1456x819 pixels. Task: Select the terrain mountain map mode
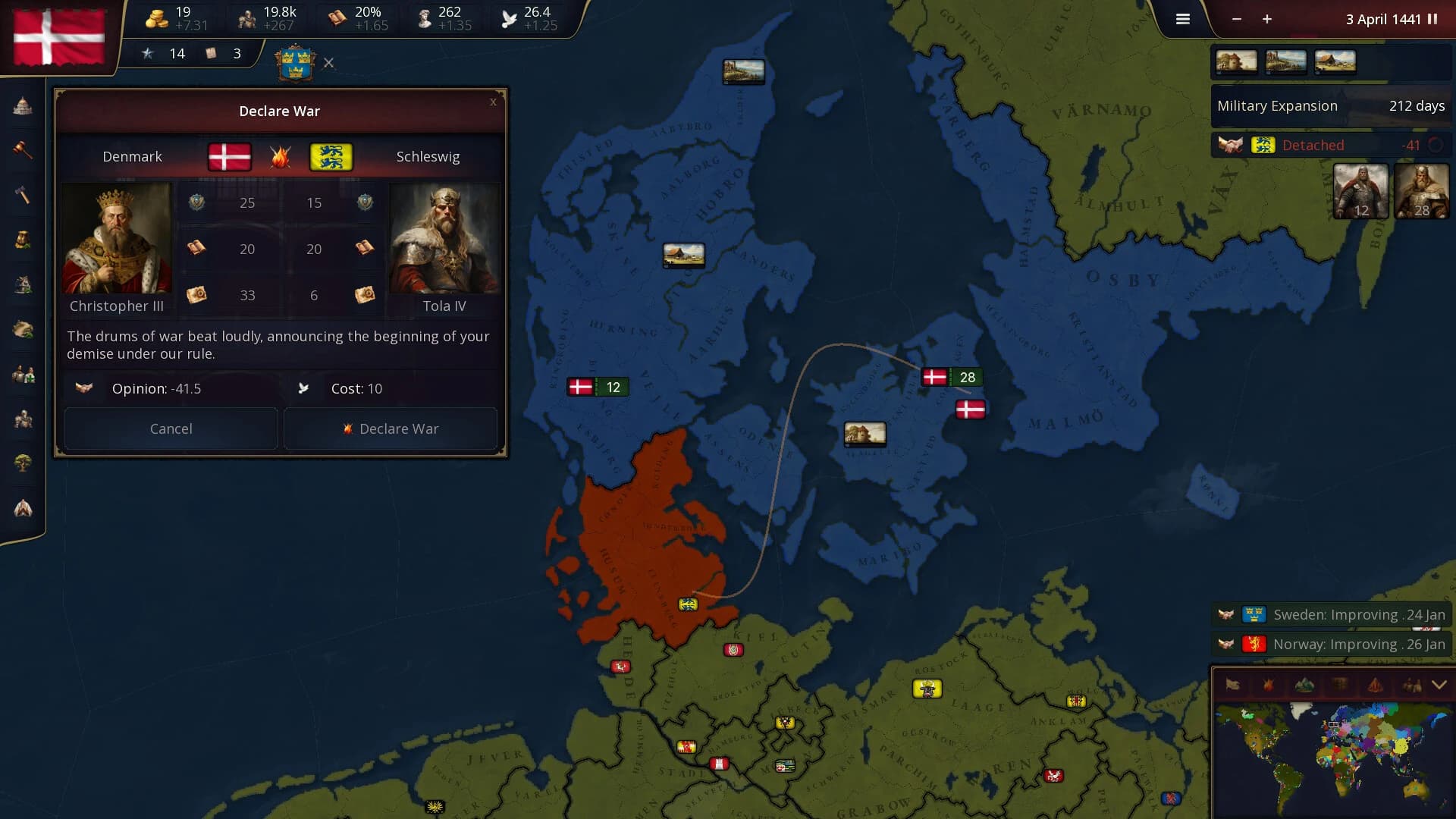pyautogui.click(x=1304, y=685)
